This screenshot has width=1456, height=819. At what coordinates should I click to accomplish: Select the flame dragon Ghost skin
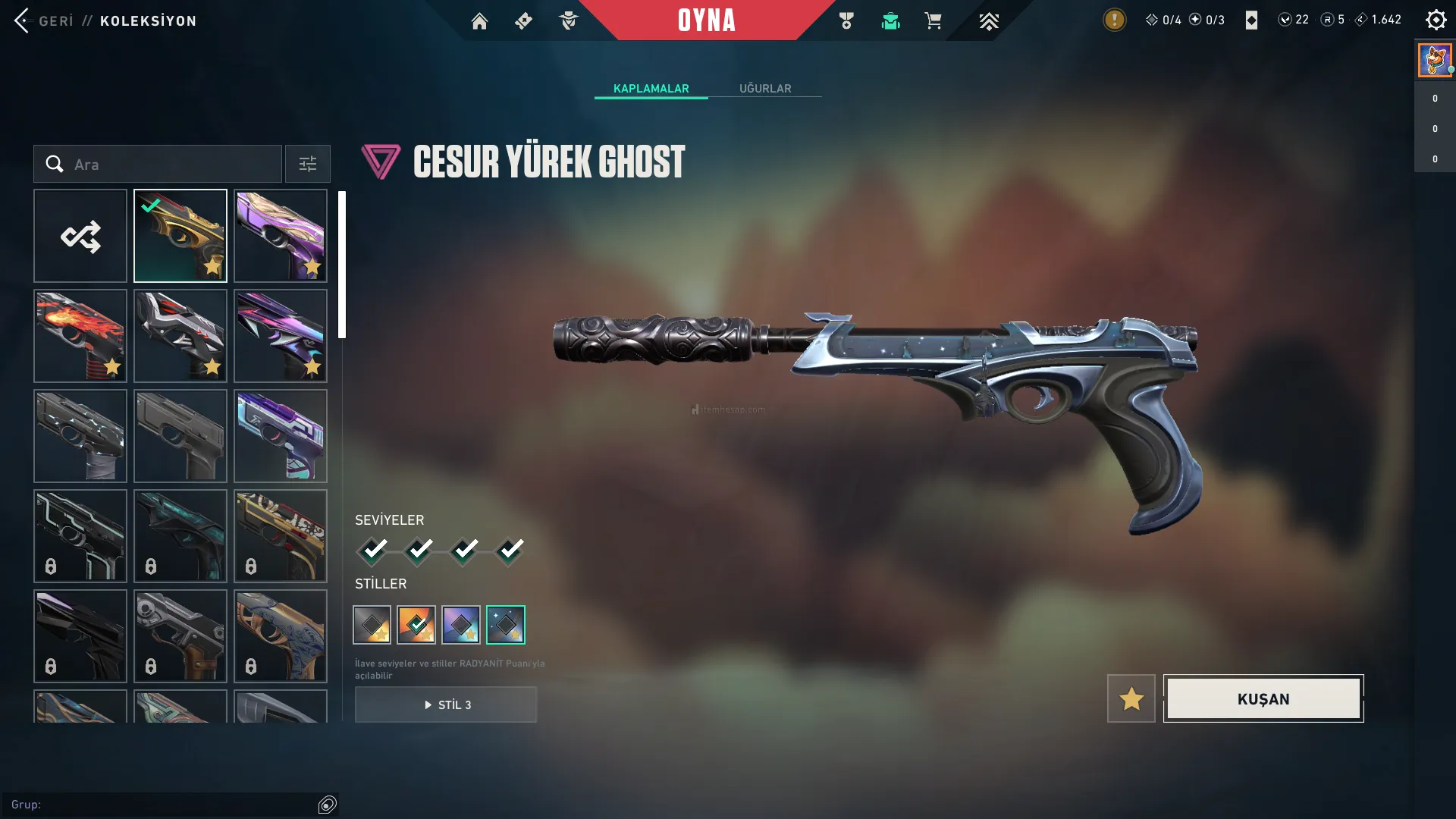80,337
